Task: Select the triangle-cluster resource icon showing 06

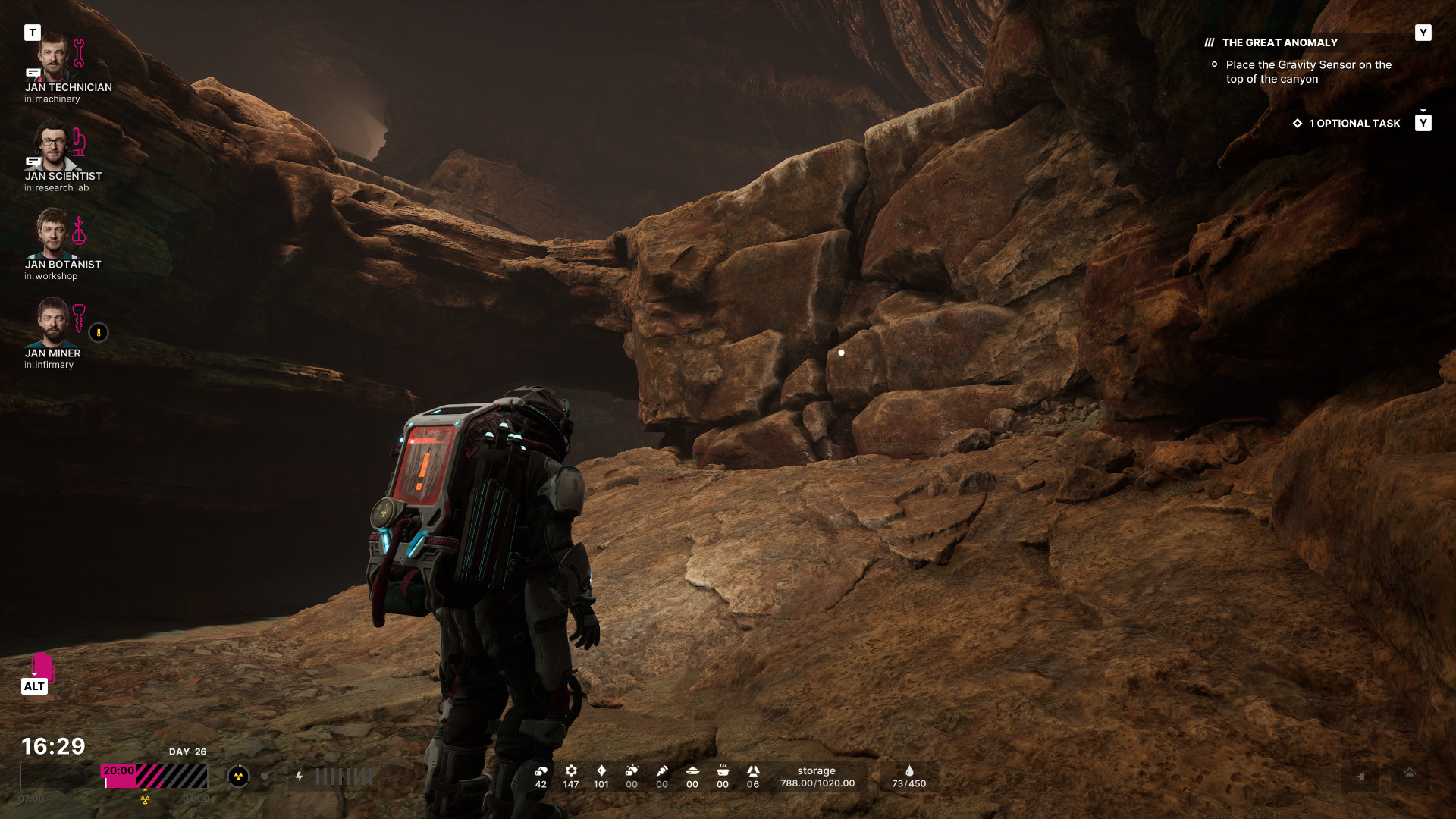Action: [753, 771]
